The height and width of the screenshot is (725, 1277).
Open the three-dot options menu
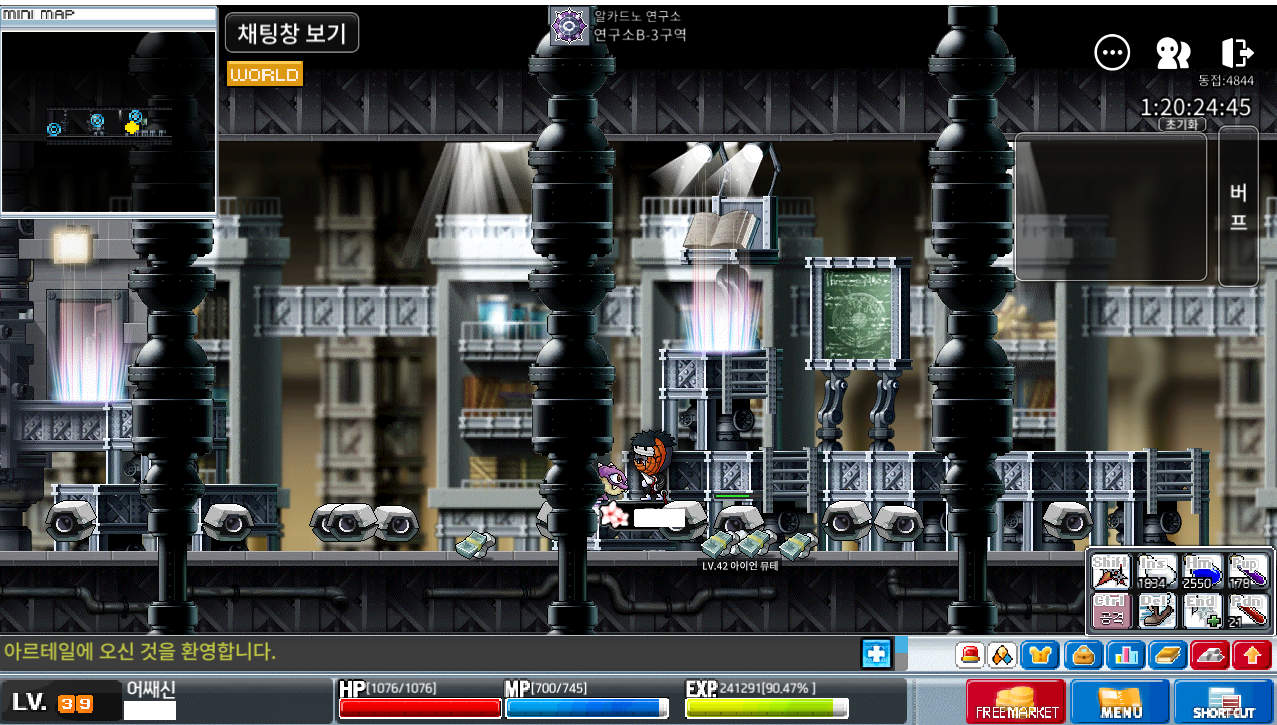point(1112,53)
